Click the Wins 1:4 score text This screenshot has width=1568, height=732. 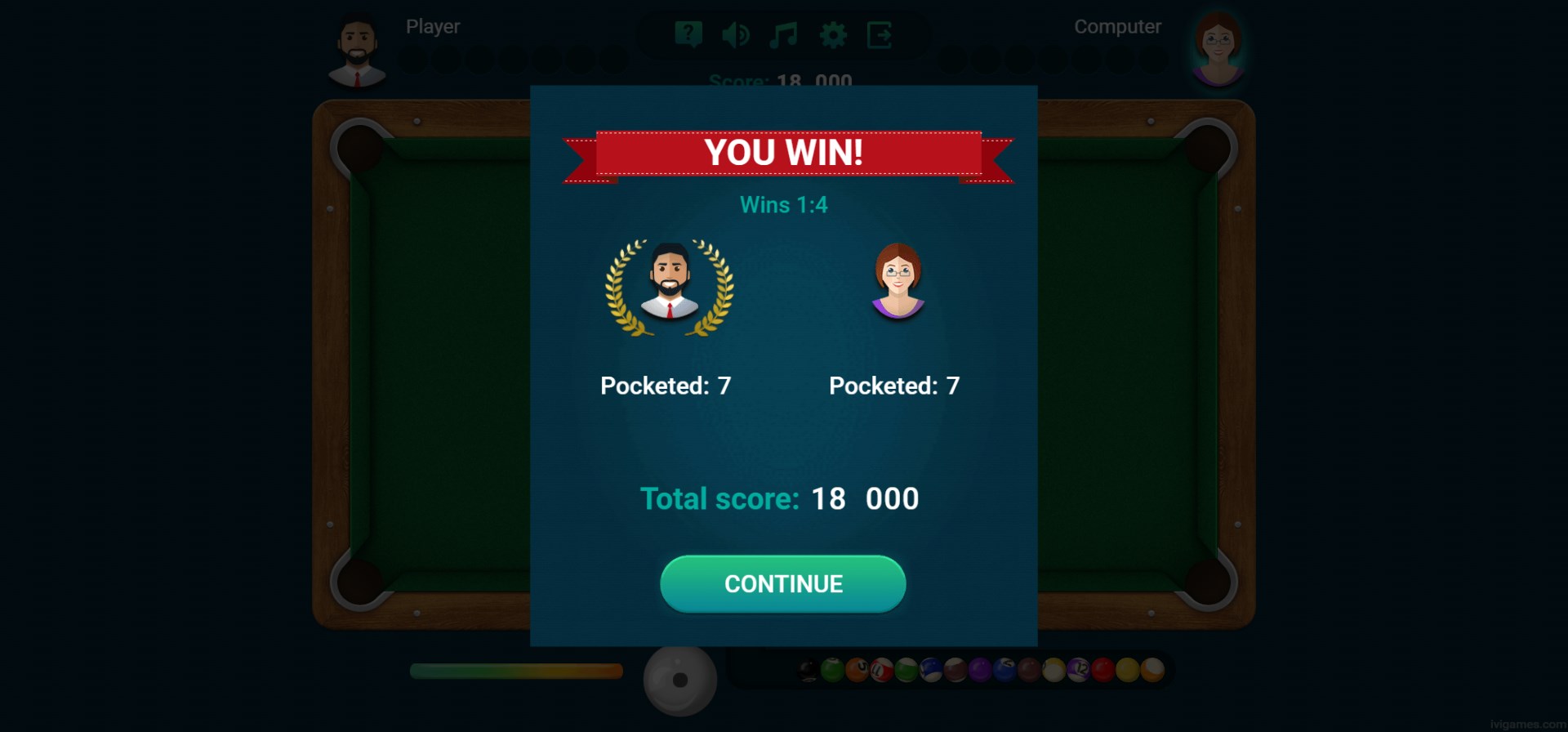tap(783, 205)
